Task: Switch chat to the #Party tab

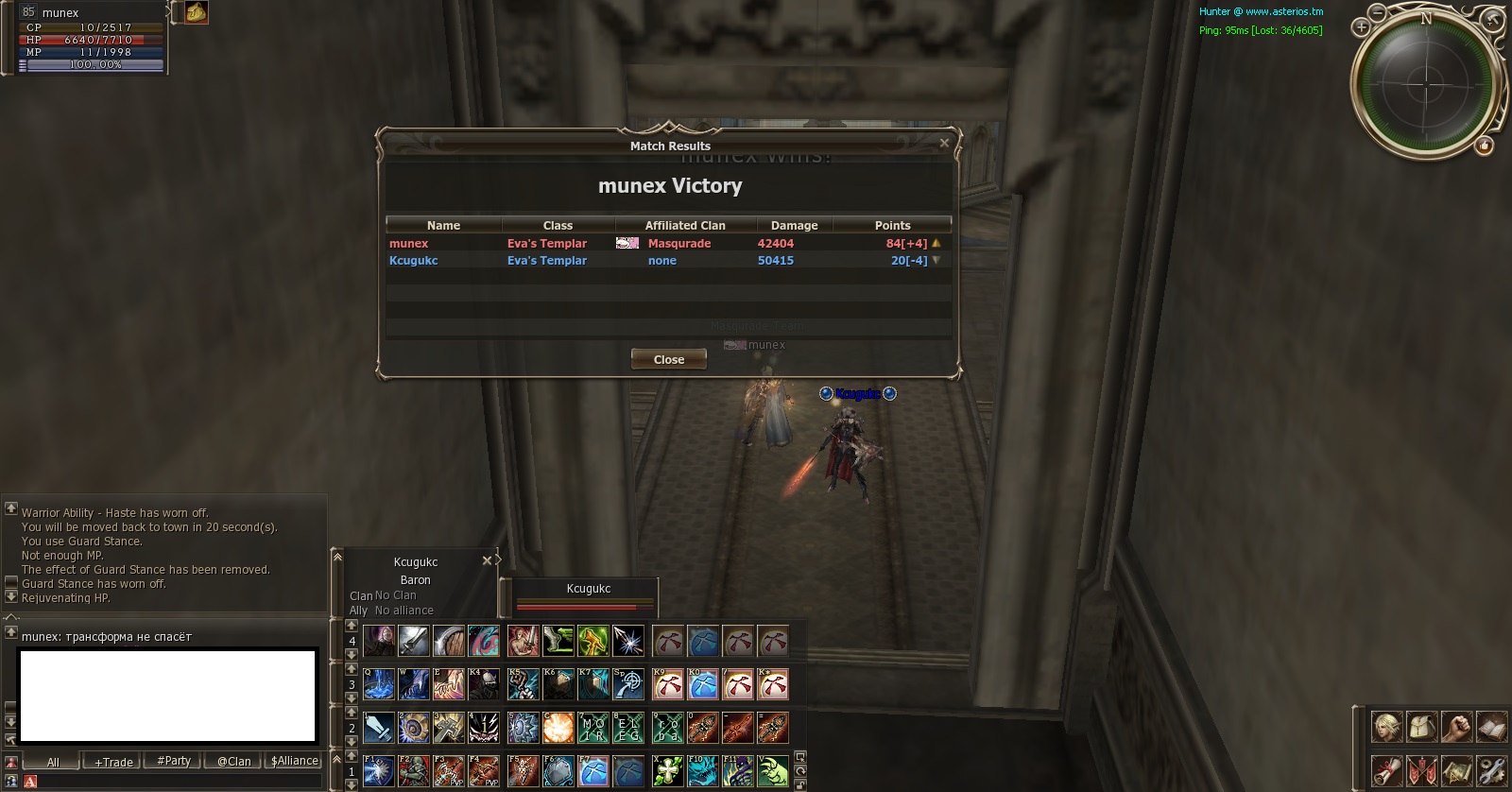Action: click(174, 761)
